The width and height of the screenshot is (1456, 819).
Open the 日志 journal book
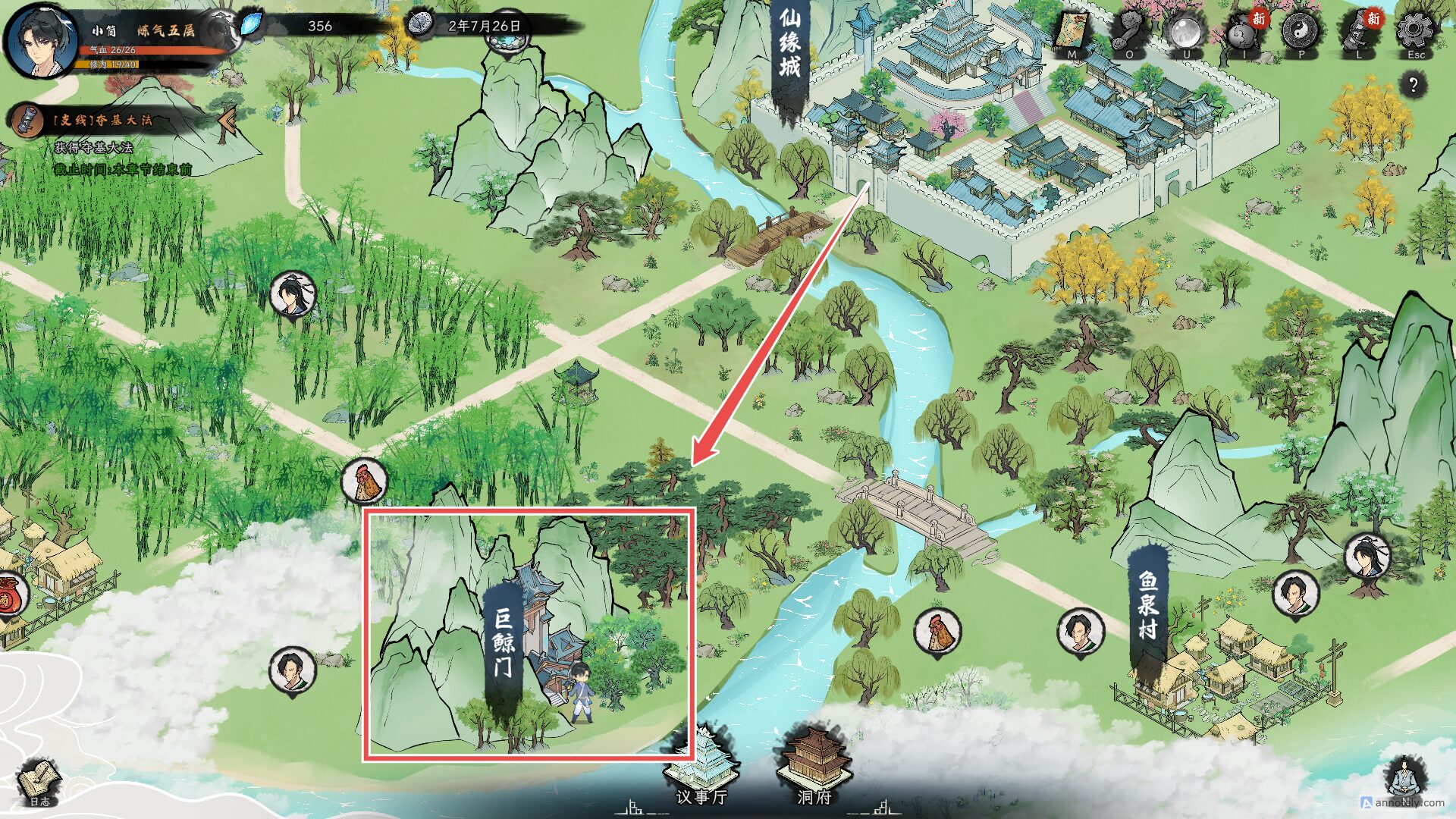coord(39,781)
